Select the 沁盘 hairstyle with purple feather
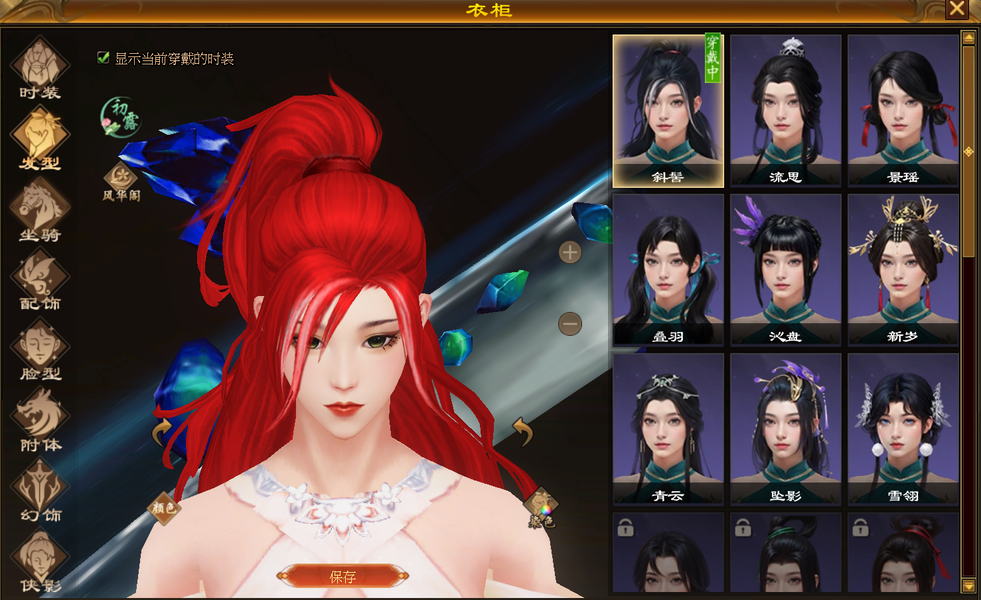The image size is (981, 600). (785, 268)
